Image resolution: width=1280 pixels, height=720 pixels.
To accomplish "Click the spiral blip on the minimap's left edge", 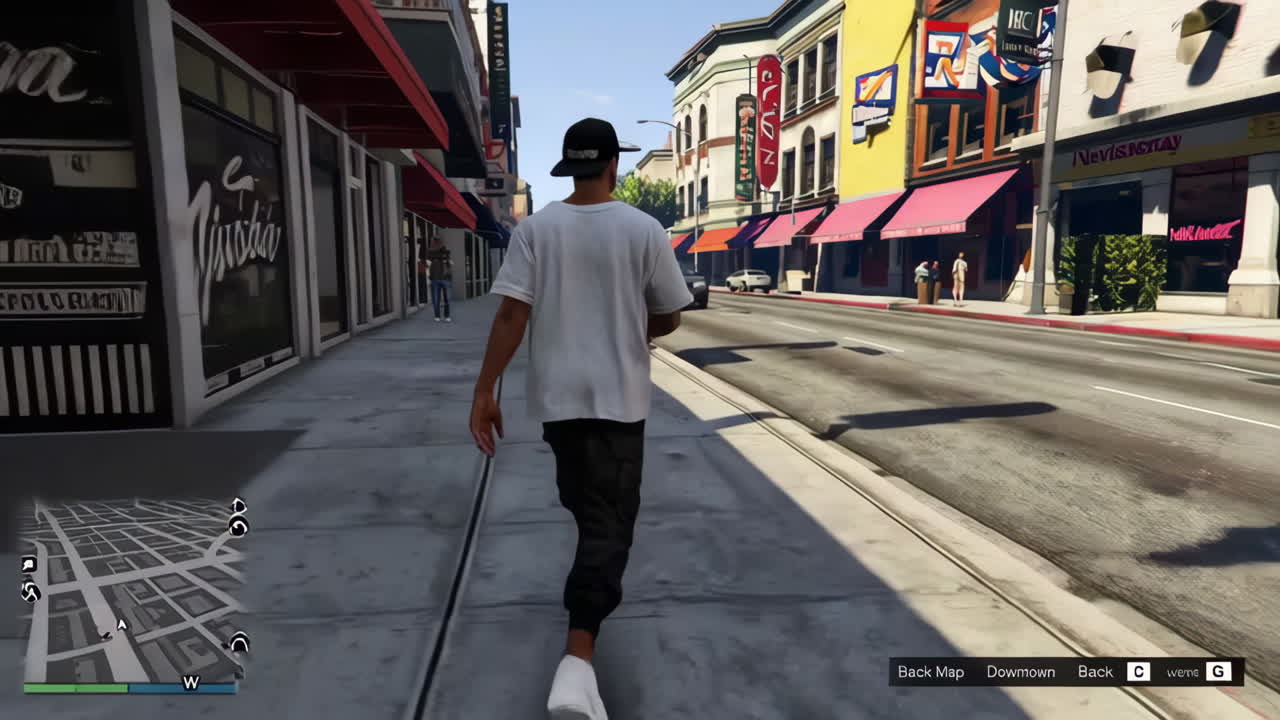I will coord(30,592).
